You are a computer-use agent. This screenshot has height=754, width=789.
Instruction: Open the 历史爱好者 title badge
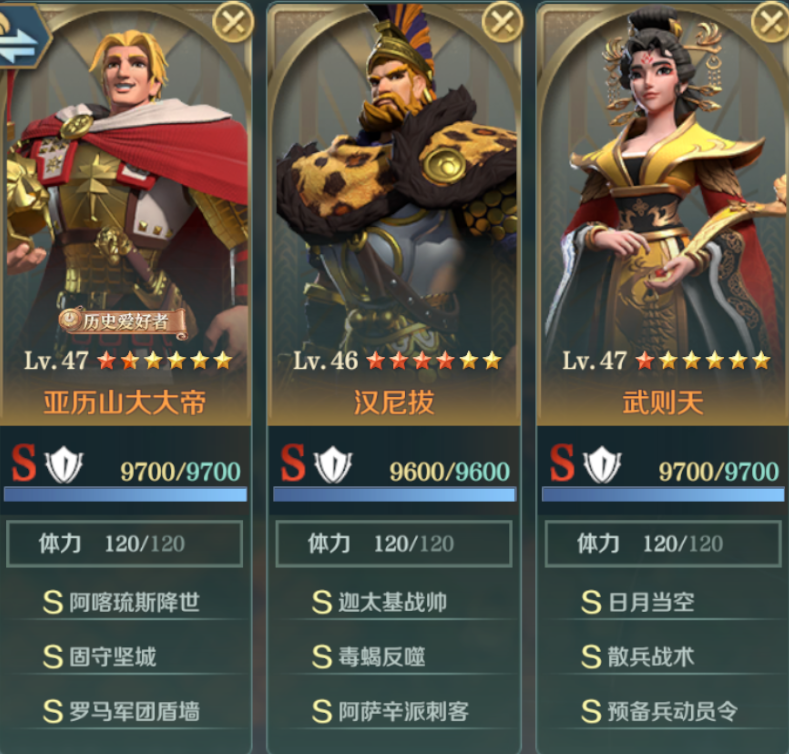coord(123,320)
